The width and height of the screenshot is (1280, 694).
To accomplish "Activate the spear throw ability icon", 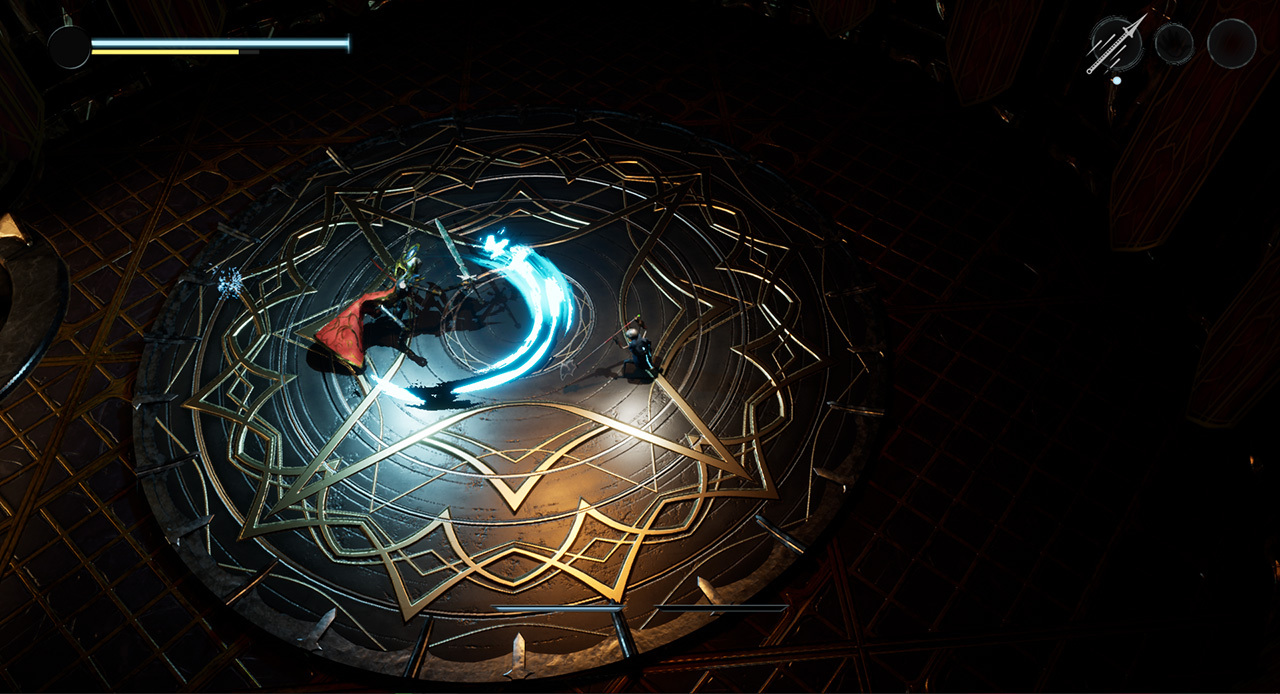I will point(1115,44).
